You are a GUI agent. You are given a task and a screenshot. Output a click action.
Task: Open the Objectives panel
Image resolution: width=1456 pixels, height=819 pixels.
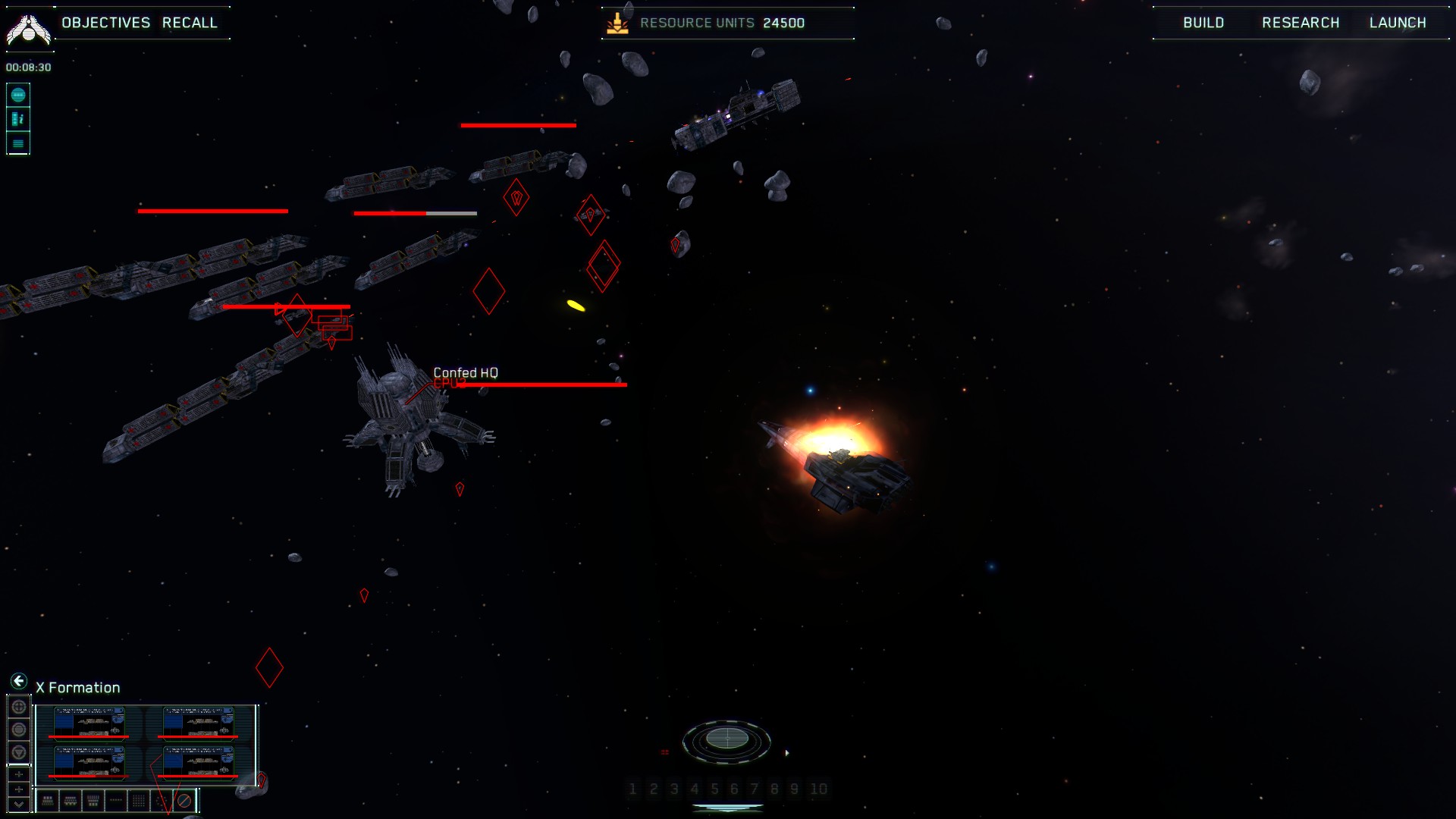pos(106,23)
